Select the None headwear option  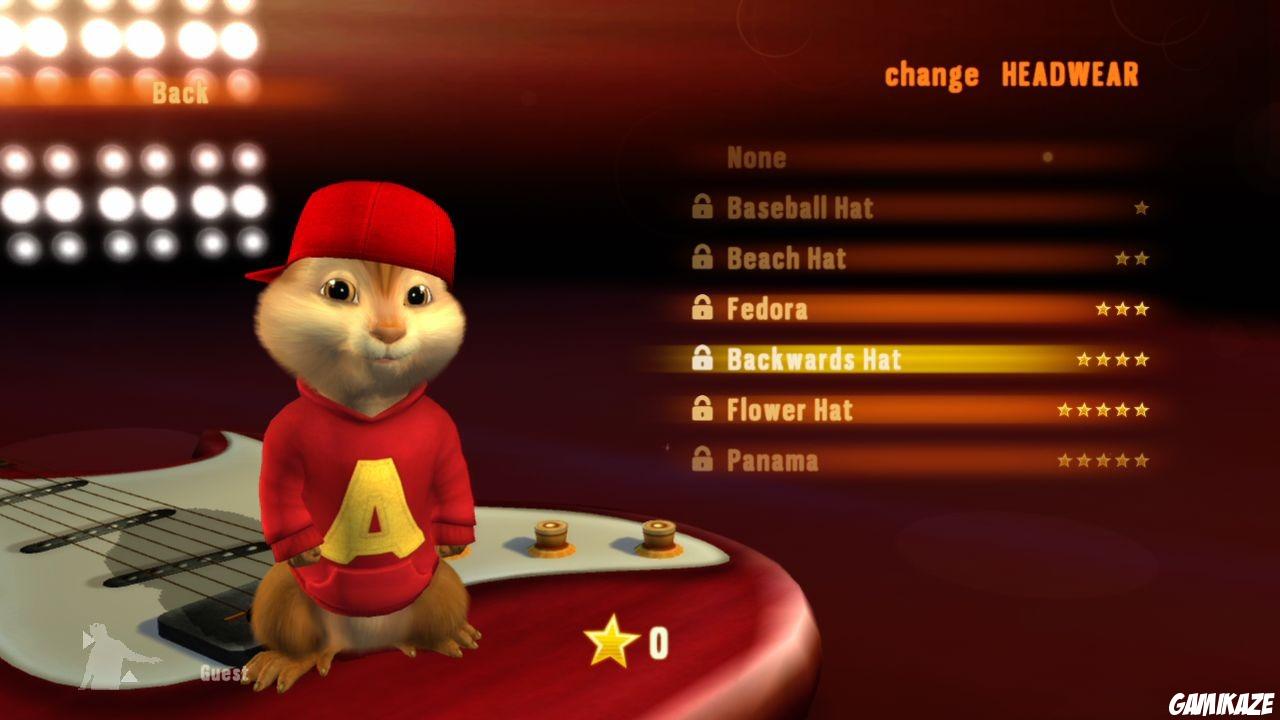point(757,157)
